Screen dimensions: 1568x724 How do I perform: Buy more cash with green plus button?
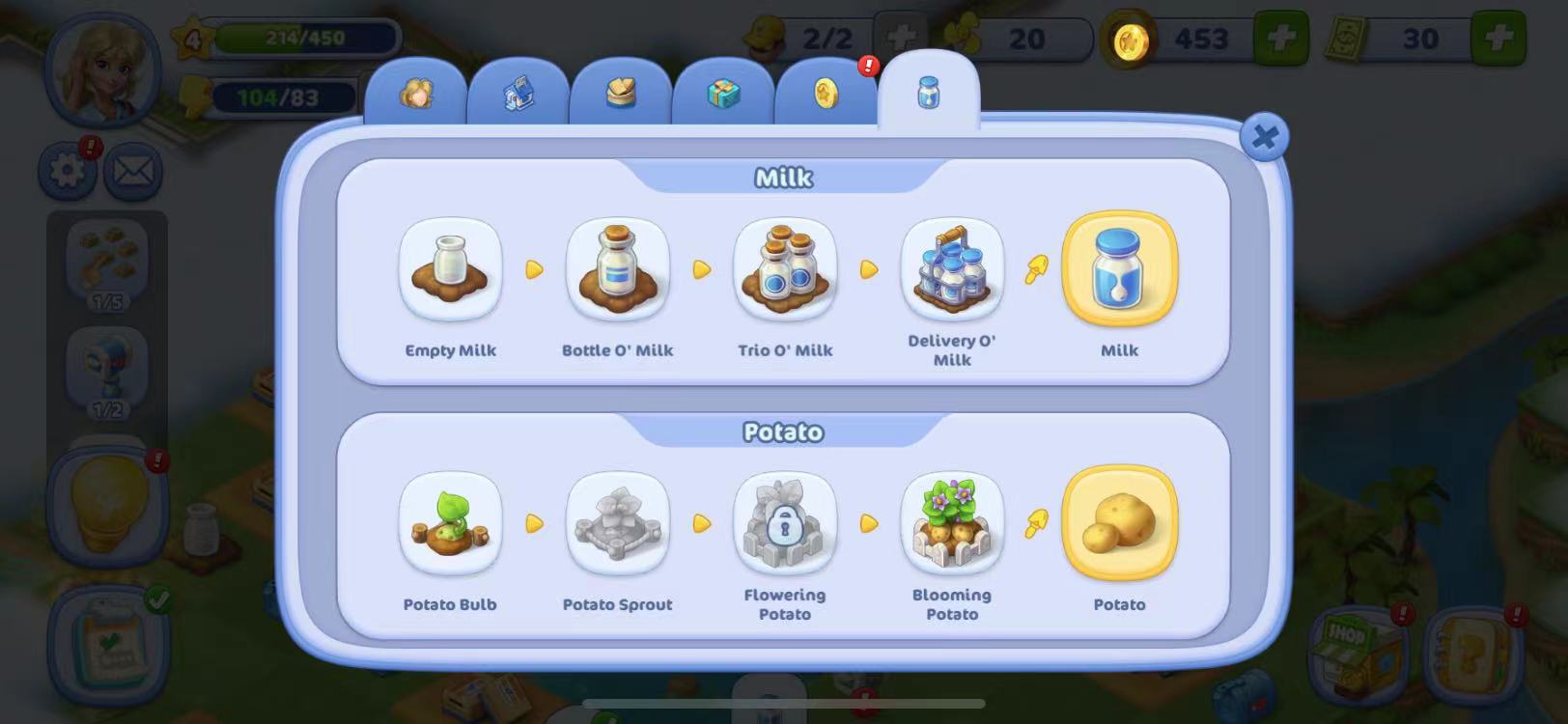coord(1498,40)
